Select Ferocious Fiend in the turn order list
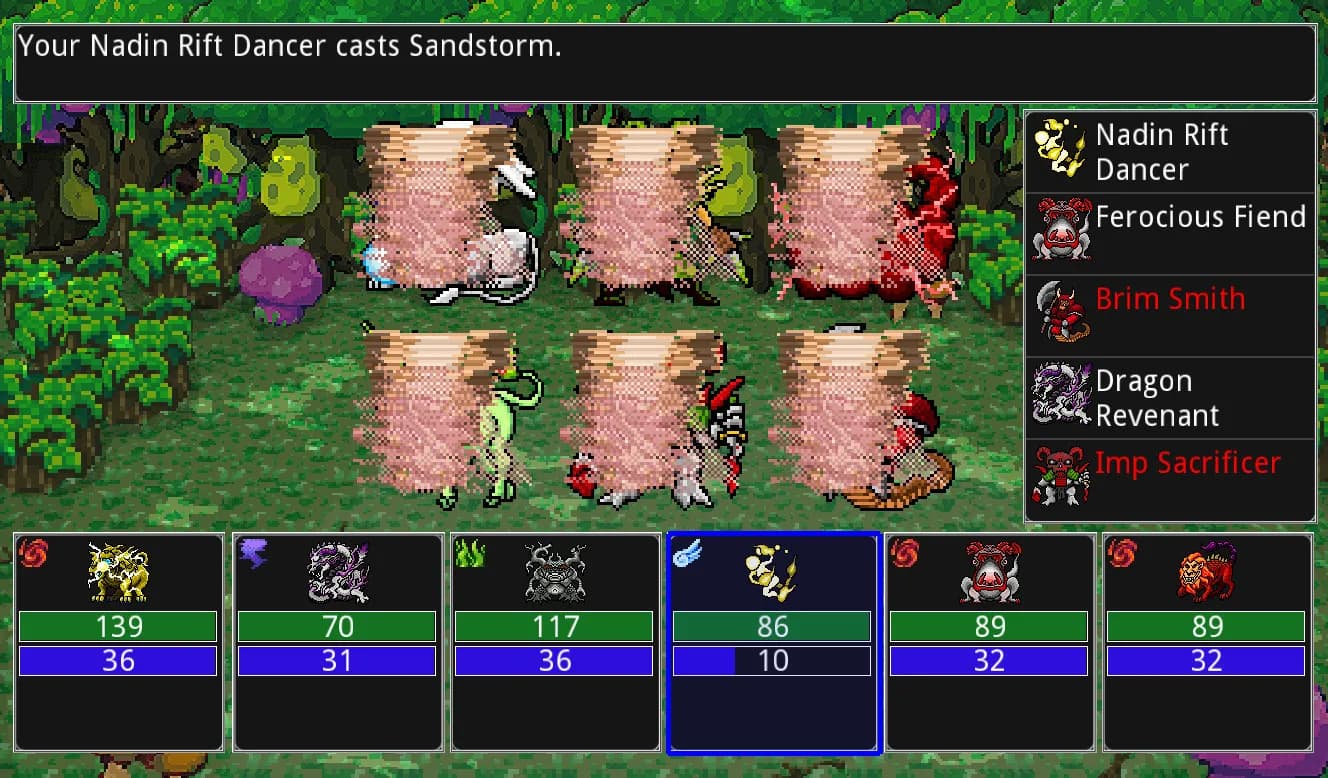The width and height of the screenshot is (1328, 778). tap(1169, 233)
